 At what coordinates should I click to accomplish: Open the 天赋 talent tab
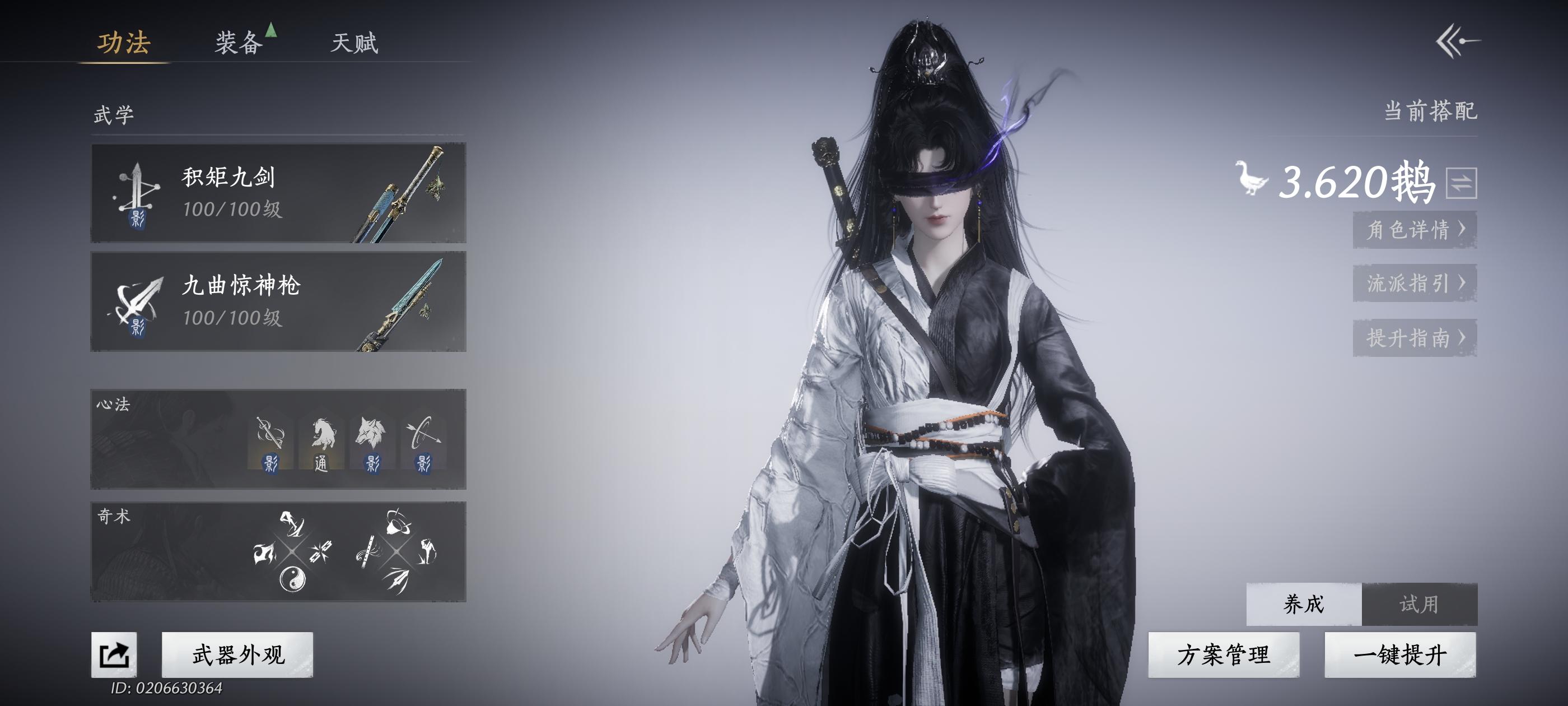click(356, 43)
